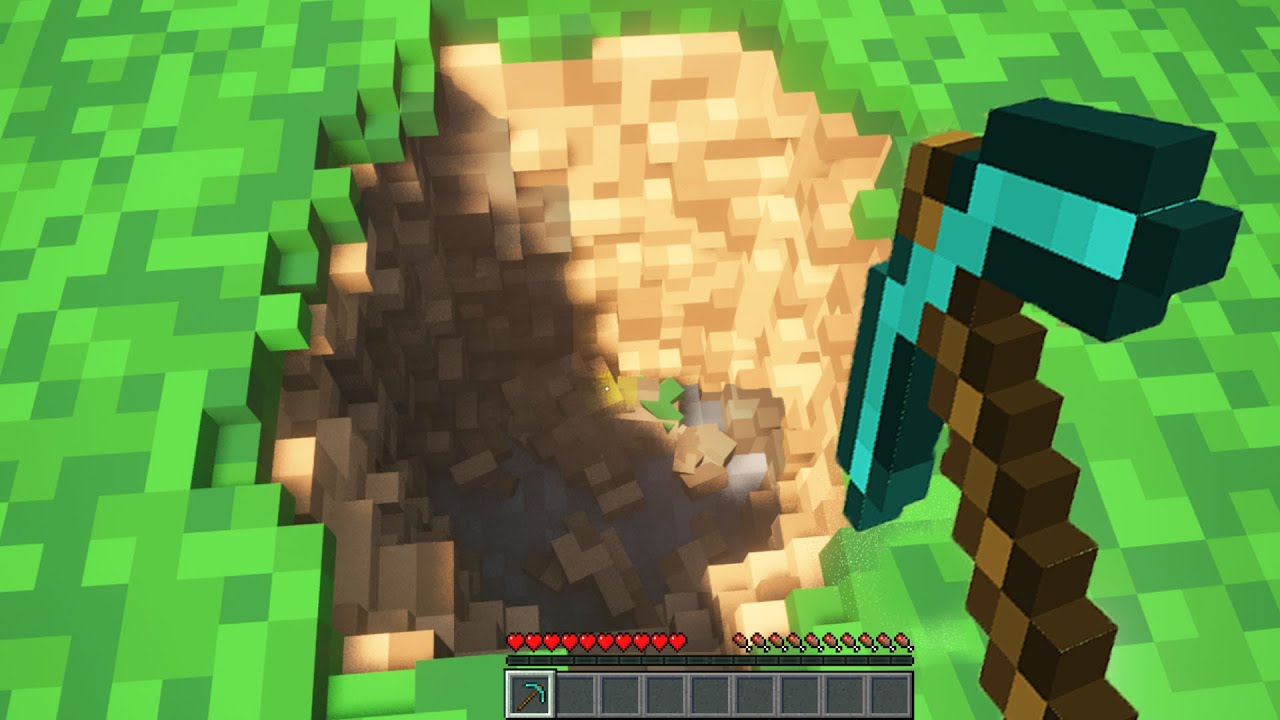Click the leftmost hunger drumstick icon
This screenshot has width=1280, height=720.
tap(743, 641)
